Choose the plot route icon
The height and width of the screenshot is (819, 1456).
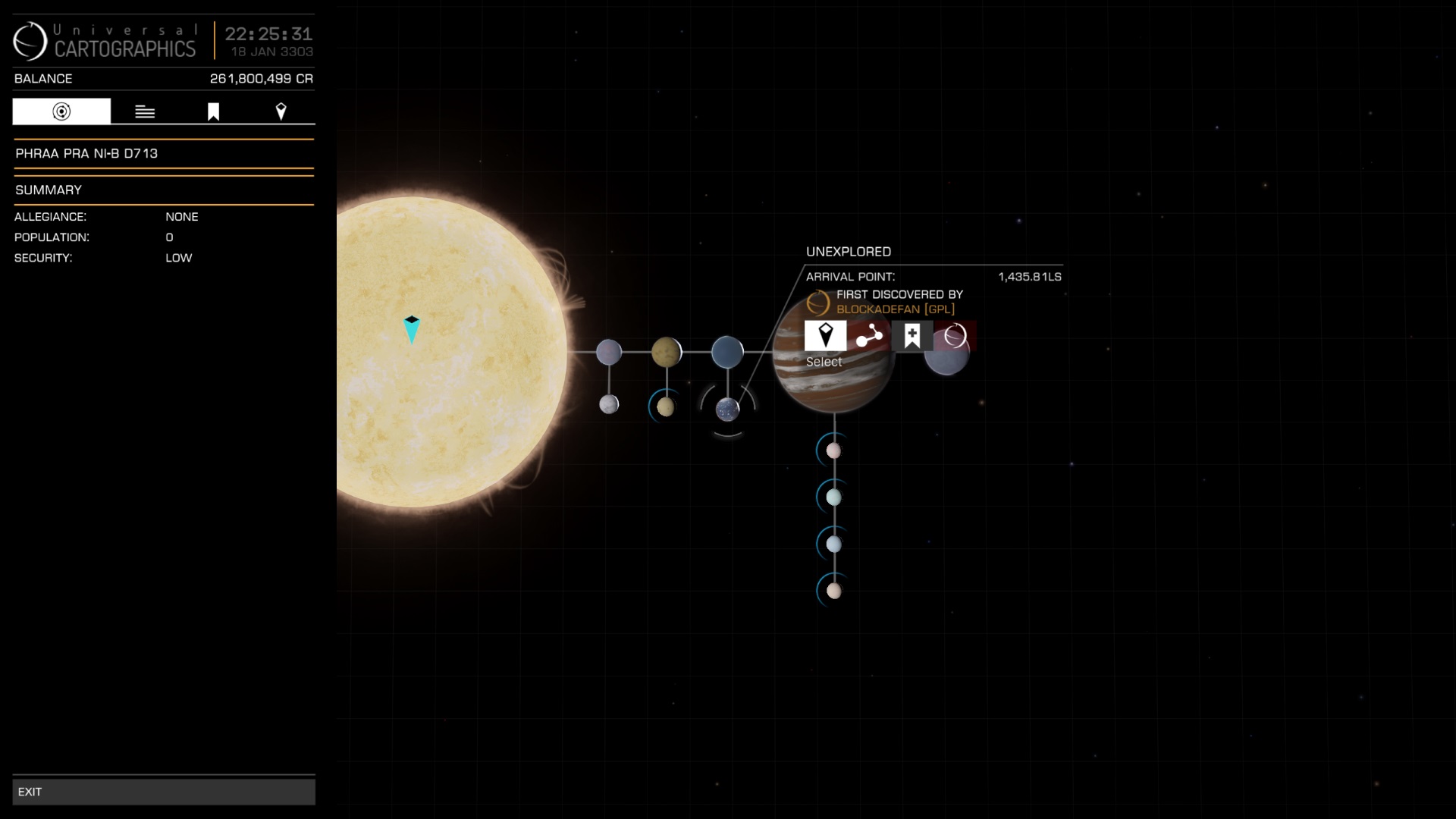point(869,335)
